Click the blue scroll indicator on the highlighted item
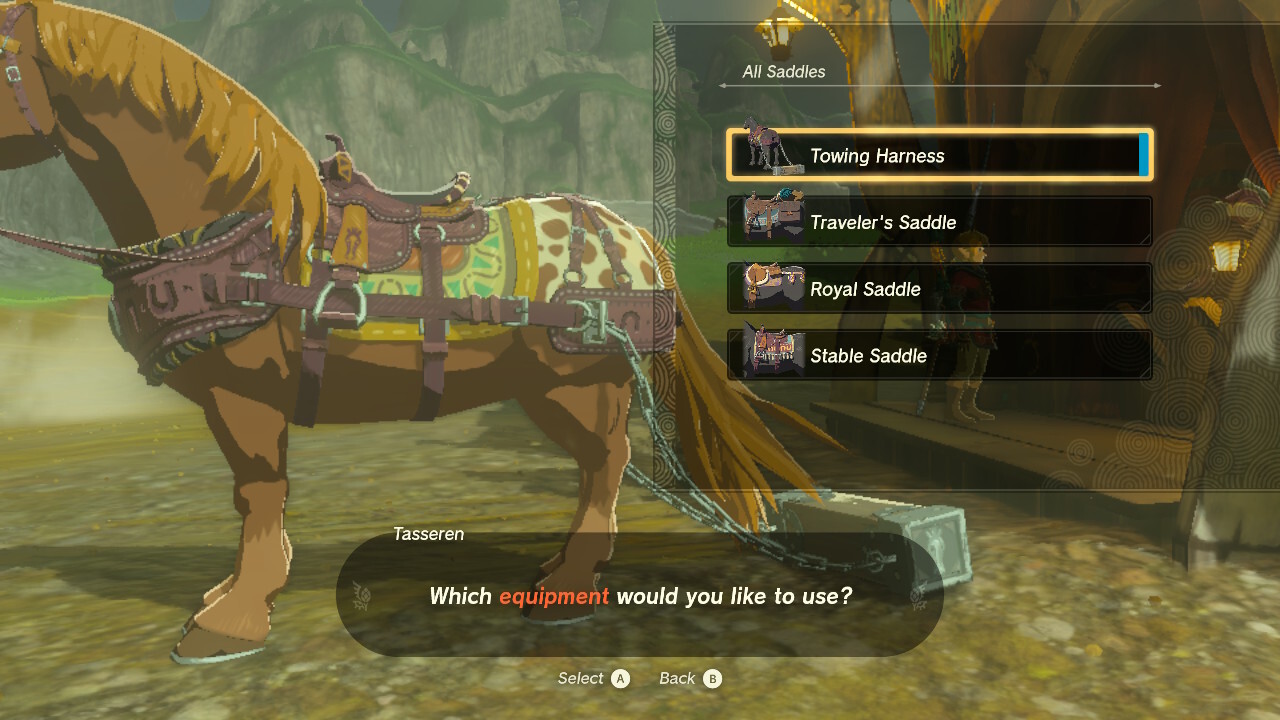 [x=1146, y=155]
